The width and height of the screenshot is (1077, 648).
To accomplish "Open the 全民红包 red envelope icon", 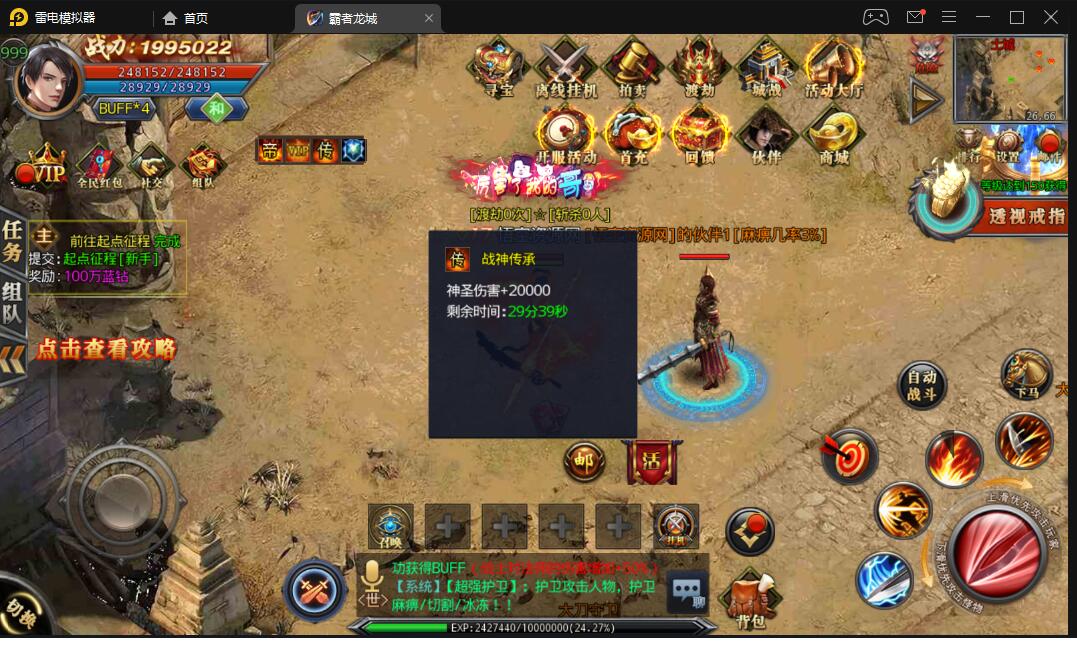I will pos(99,166).
